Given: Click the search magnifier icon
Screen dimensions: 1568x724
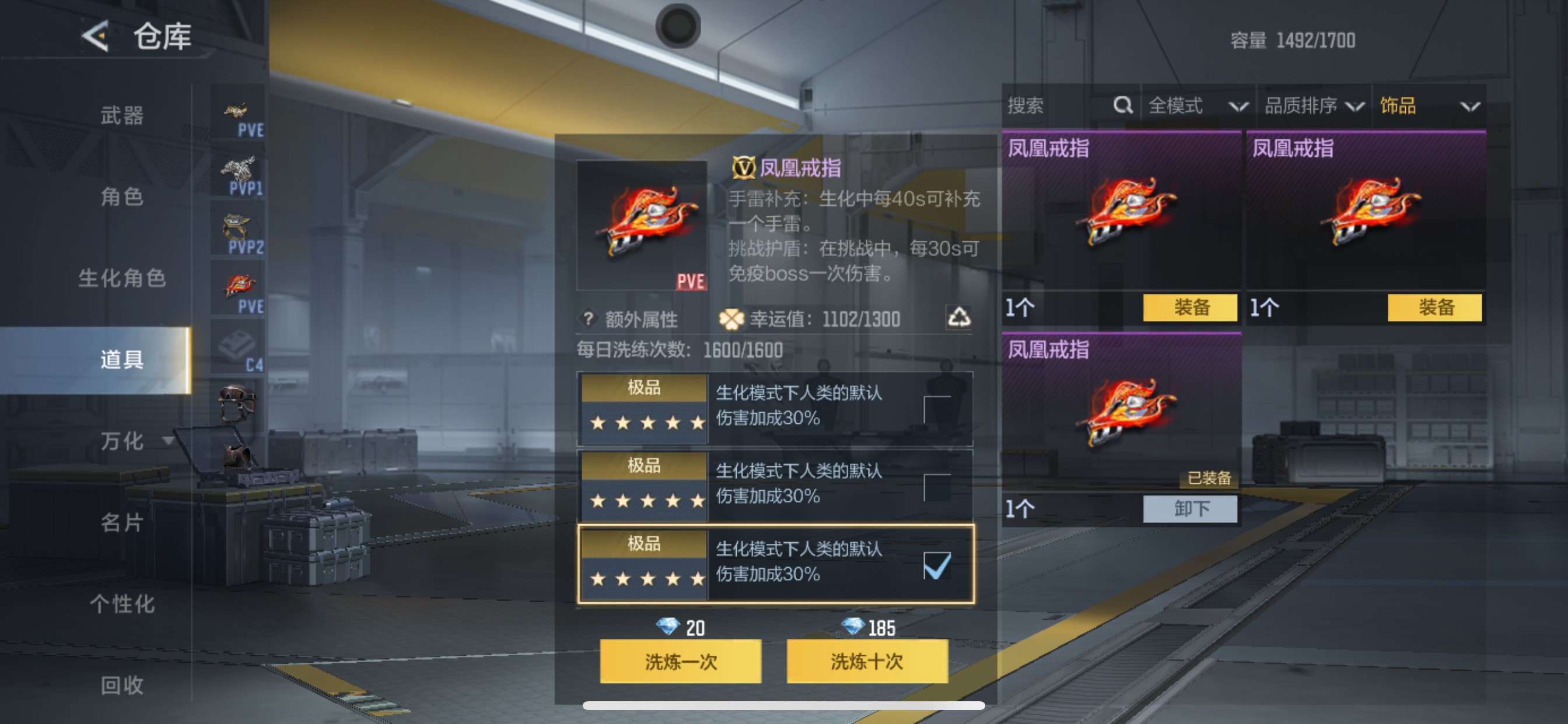Looking at the screenshot, I should [1122, 106].
